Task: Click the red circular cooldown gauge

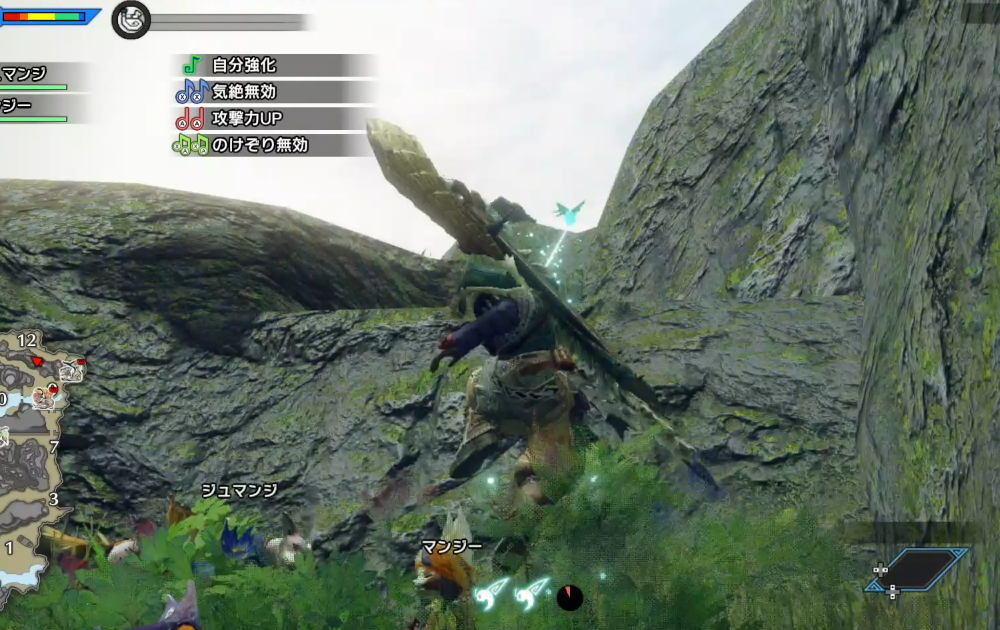Action: (x=569, y=597)
